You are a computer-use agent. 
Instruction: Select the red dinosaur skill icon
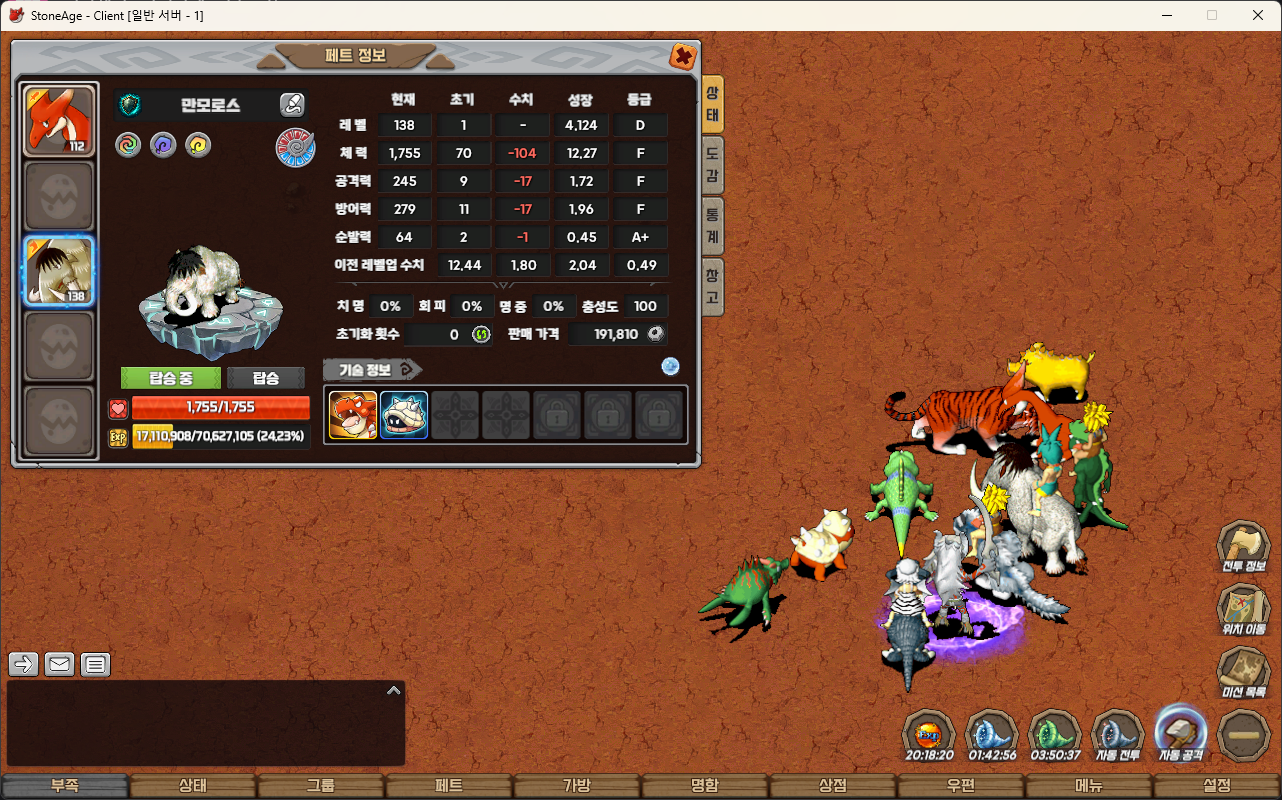tap(353, 415)
